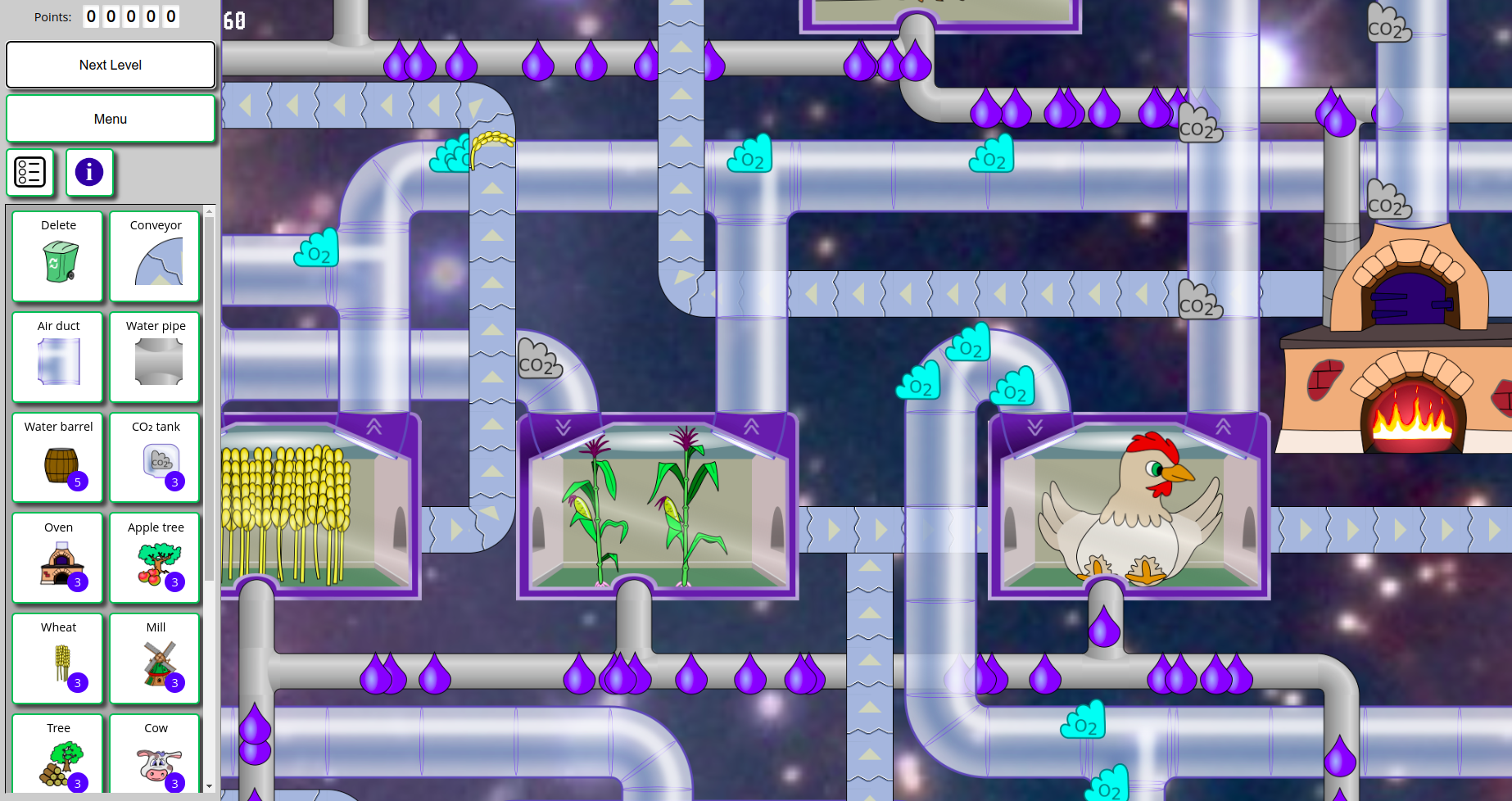Select the Delete trash bin tool

(58, 256)
